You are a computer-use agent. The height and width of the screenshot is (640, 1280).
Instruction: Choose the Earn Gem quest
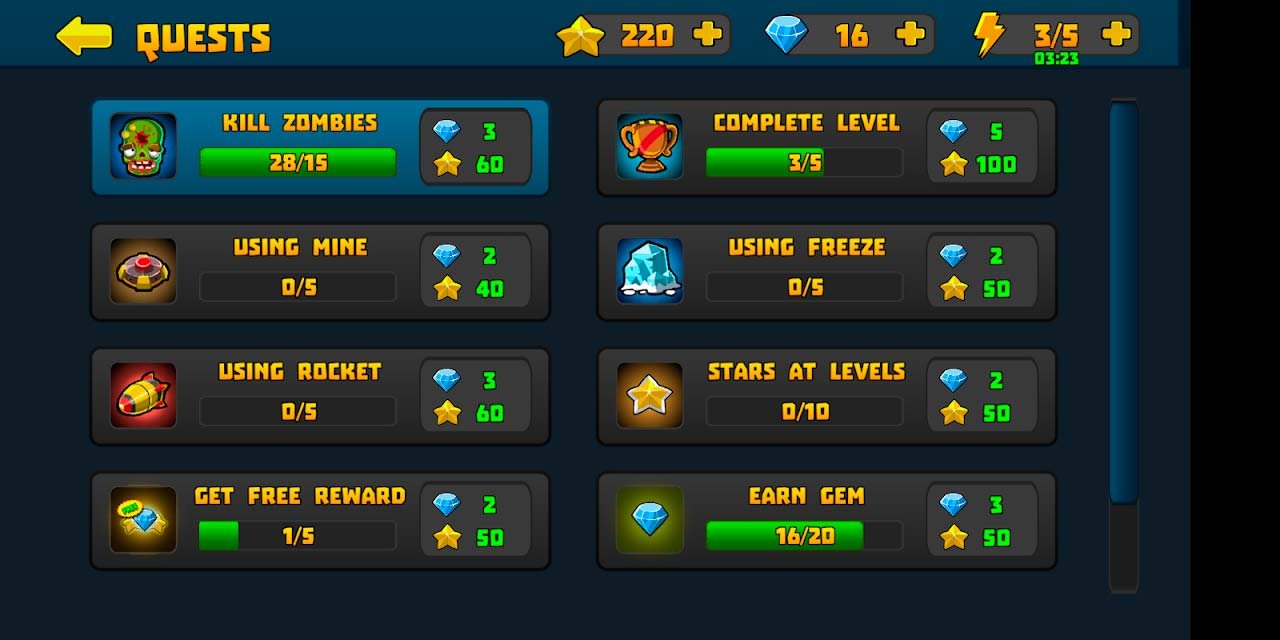(826, 520)
